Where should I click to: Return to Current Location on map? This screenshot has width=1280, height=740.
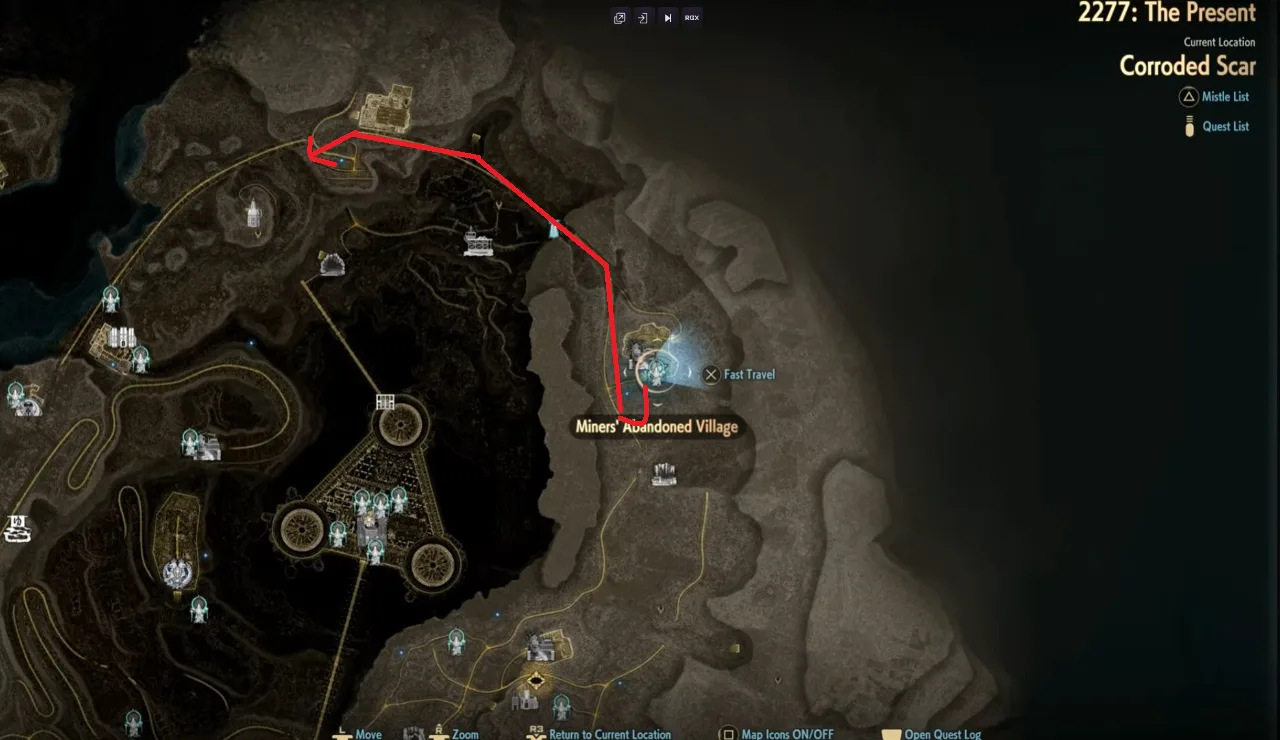(609, 734)
